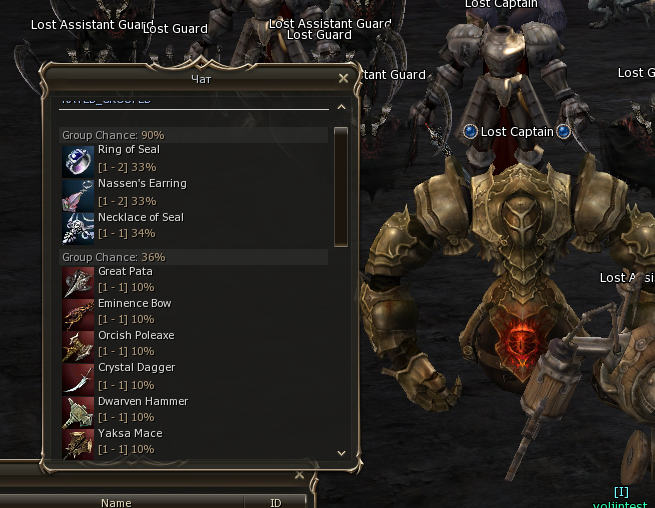
Task: Choose the Necklace of Seal icon
Action: [x=78, y=228]
